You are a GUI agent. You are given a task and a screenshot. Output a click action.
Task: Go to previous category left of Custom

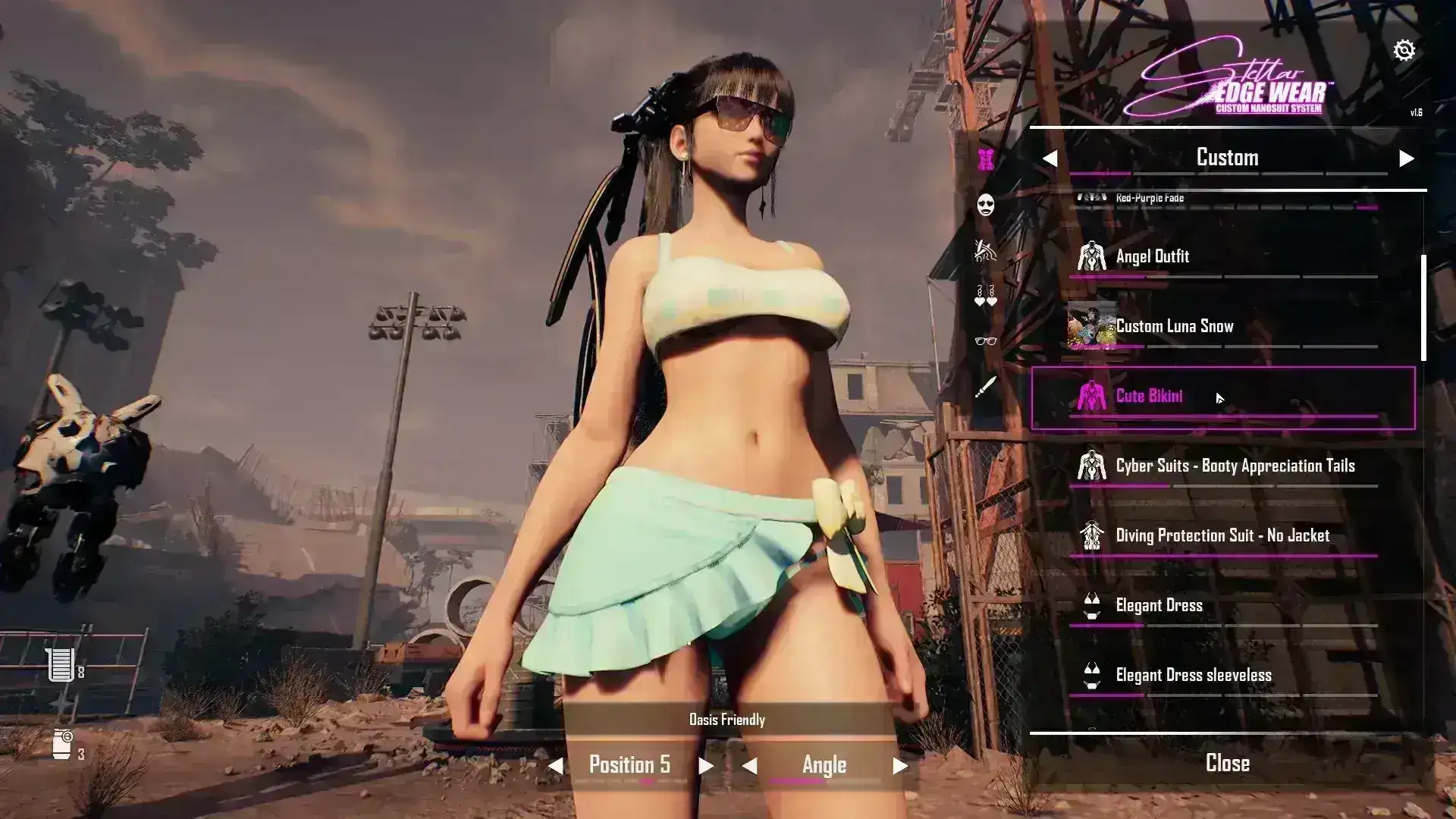pos(1050,158)
